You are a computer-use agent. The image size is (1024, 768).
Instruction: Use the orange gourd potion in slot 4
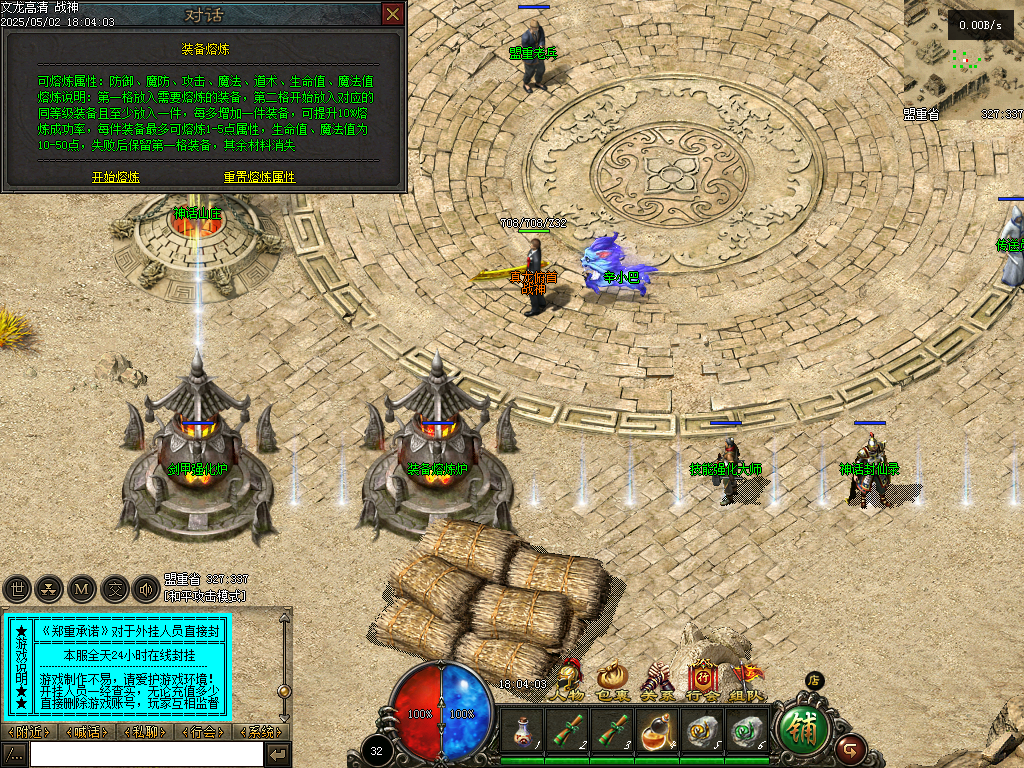(x=659, y=732)
